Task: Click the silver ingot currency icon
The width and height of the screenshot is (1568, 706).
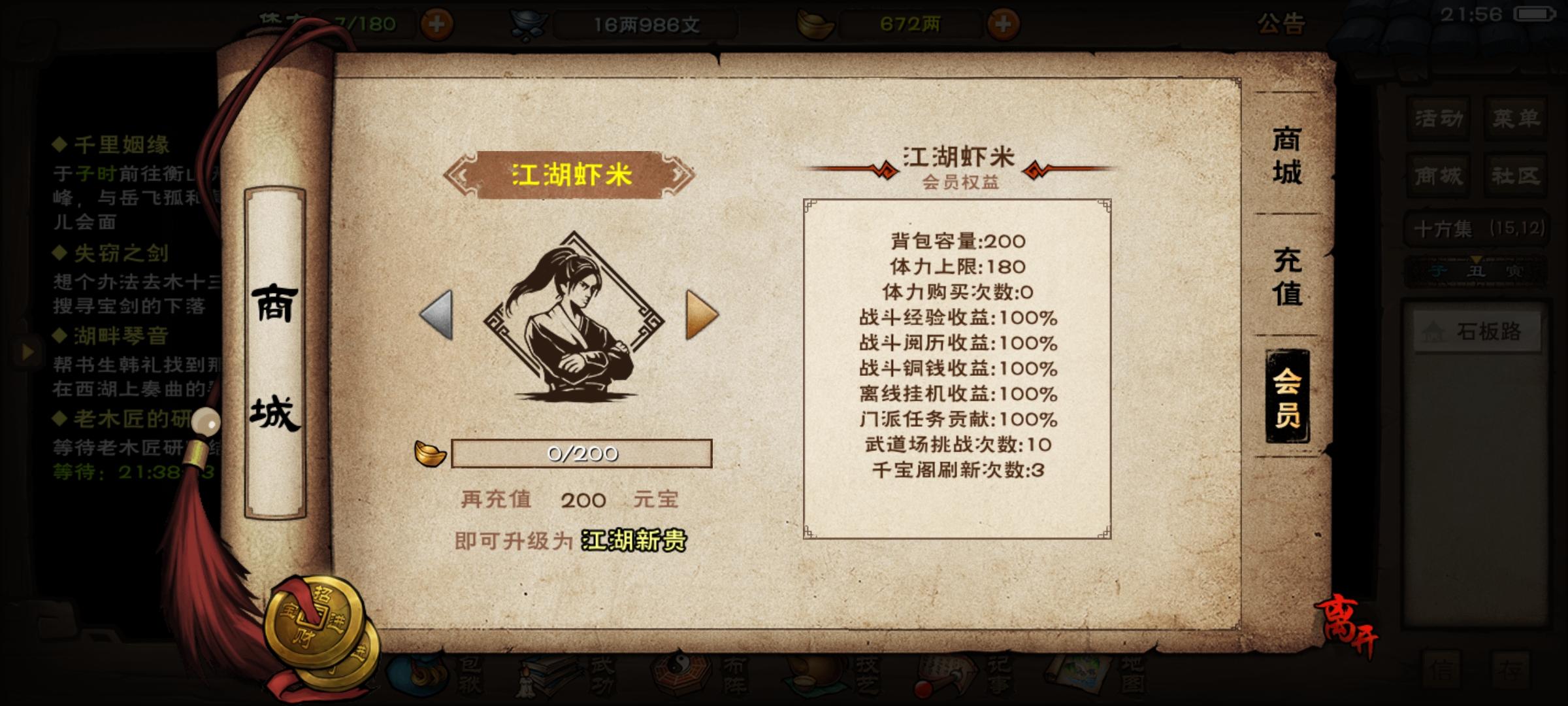Action: (x=531, y=22)
